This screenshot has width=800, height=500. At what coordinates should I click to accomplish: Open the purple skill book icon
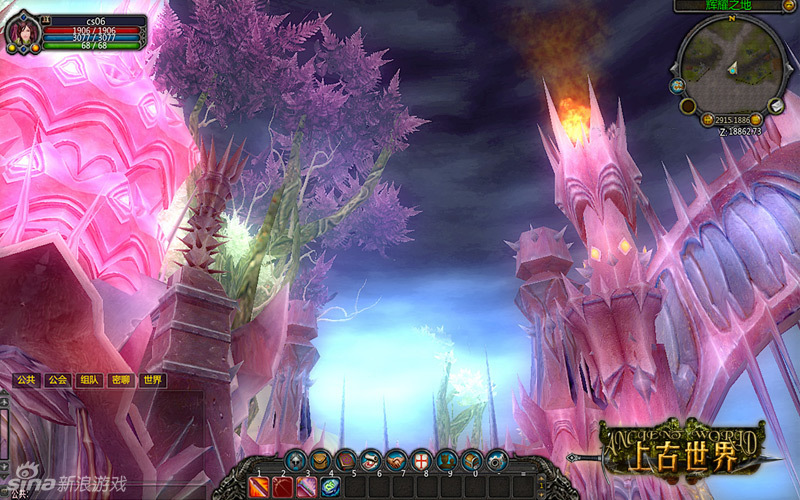click(x=346, y=460)
